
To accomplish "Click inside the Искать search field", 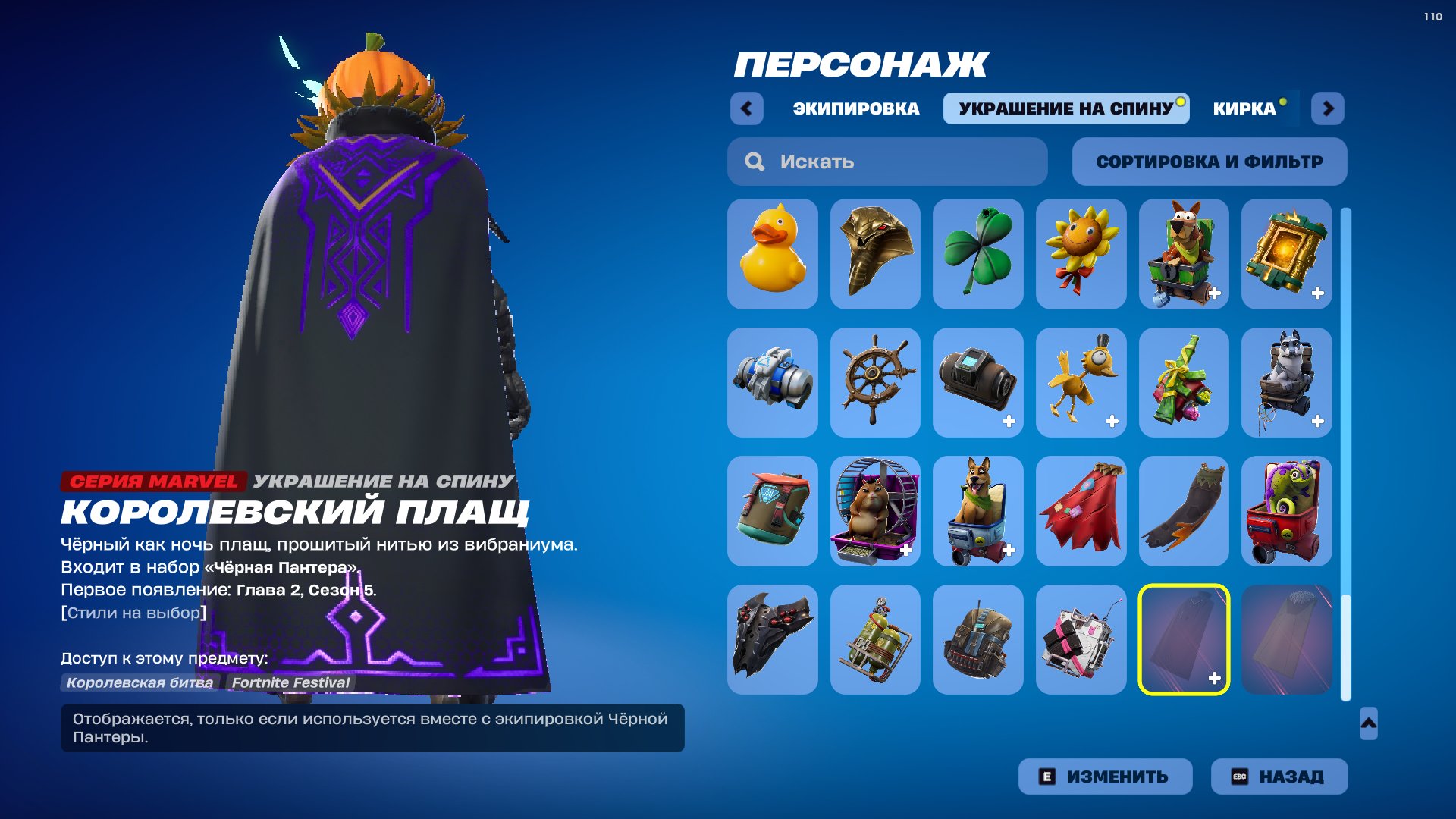I will point(887,161).
